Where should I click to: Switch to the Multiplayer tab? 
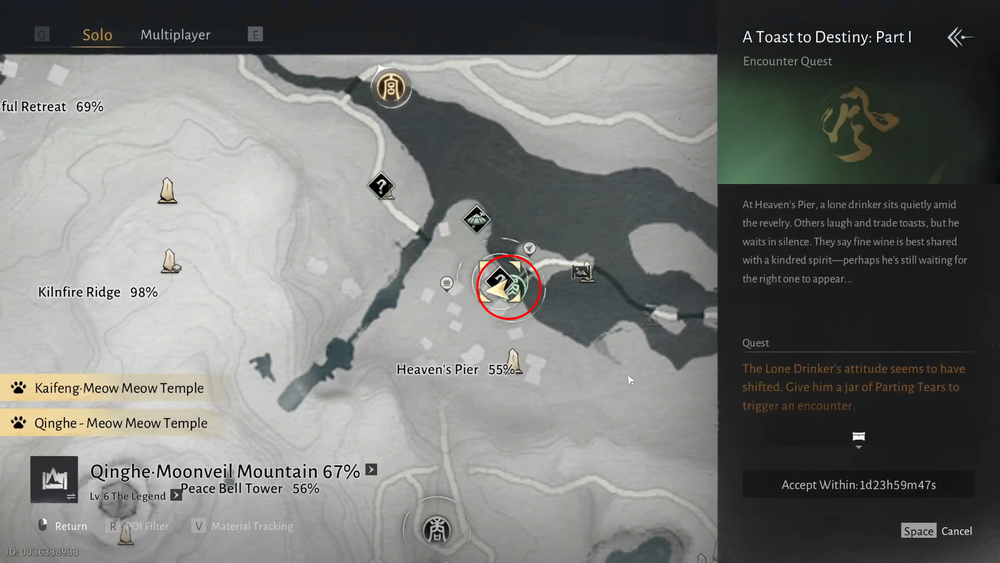click(x=175, y=35)
